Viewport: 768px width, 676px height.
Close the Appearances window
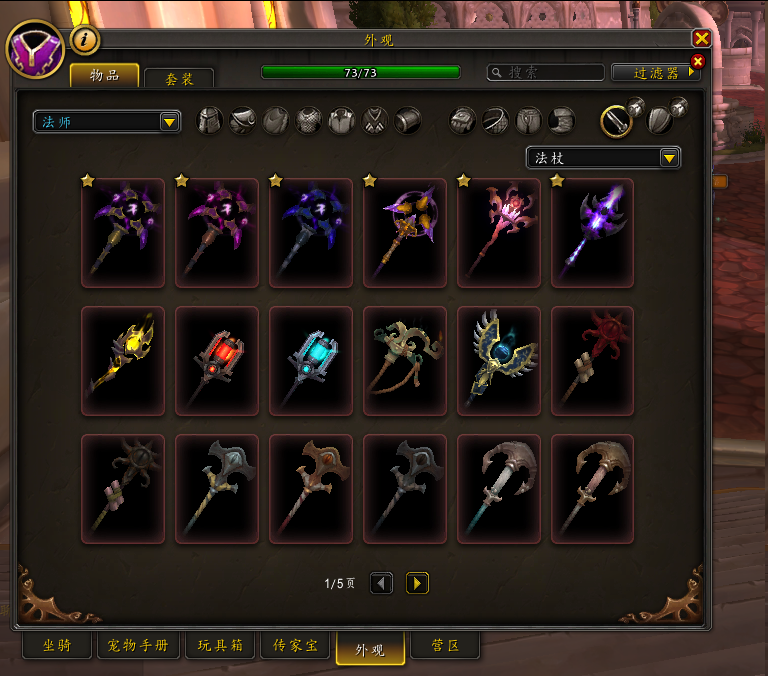pyautogui.click(x=701, y=38)
